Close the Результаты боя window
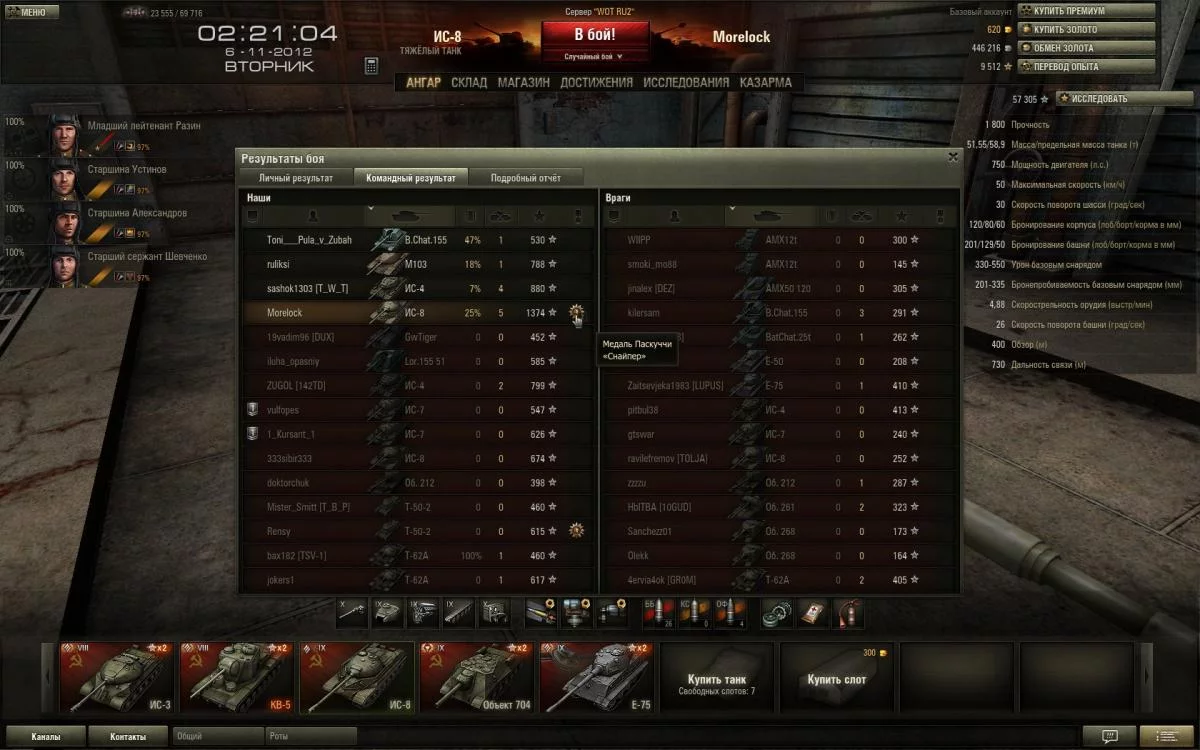The image size is (1200, 750). [952, 157]
